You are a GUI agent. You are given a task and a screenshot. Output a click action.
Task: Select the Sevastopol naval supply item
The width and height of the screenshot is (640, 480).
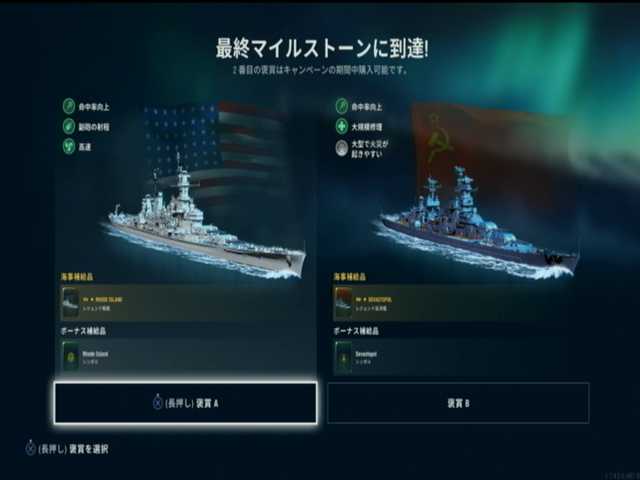460,301
